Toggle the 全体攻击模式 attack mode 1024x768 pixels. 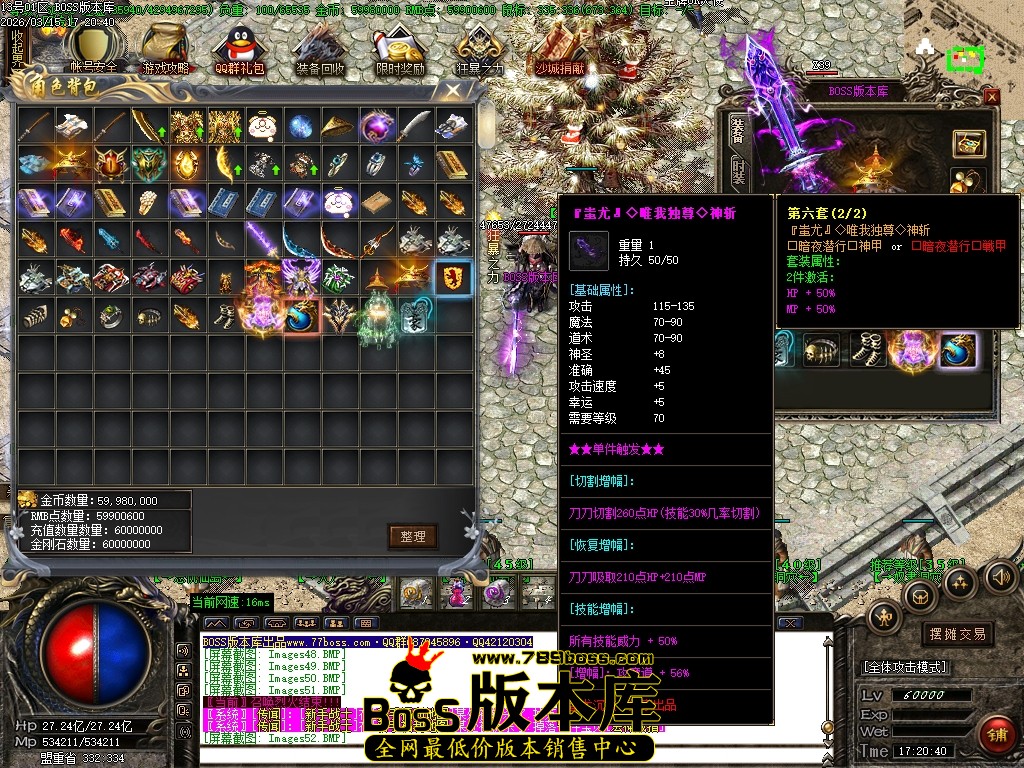(905, 667)
